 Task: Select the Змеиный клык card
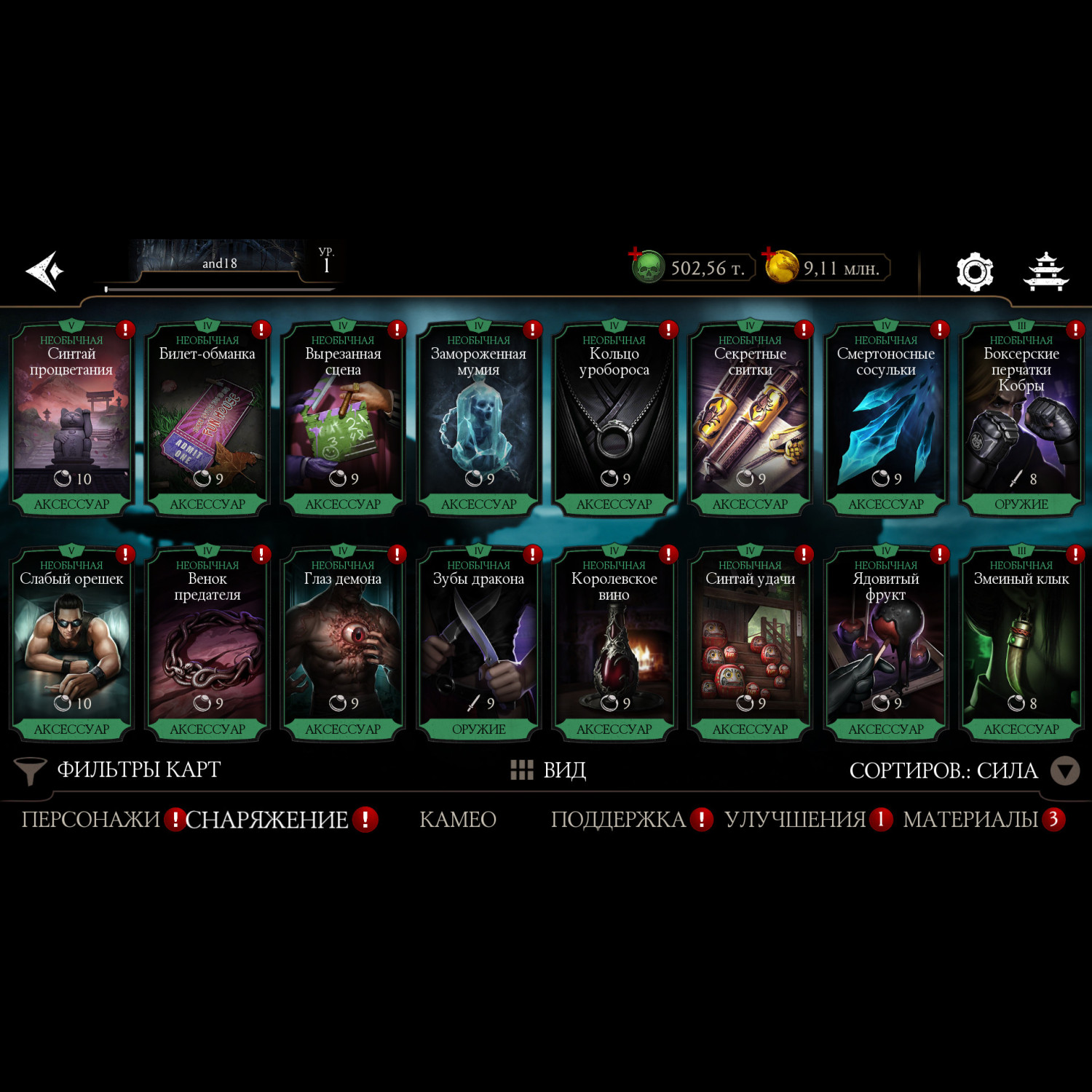click(1021, 645)
